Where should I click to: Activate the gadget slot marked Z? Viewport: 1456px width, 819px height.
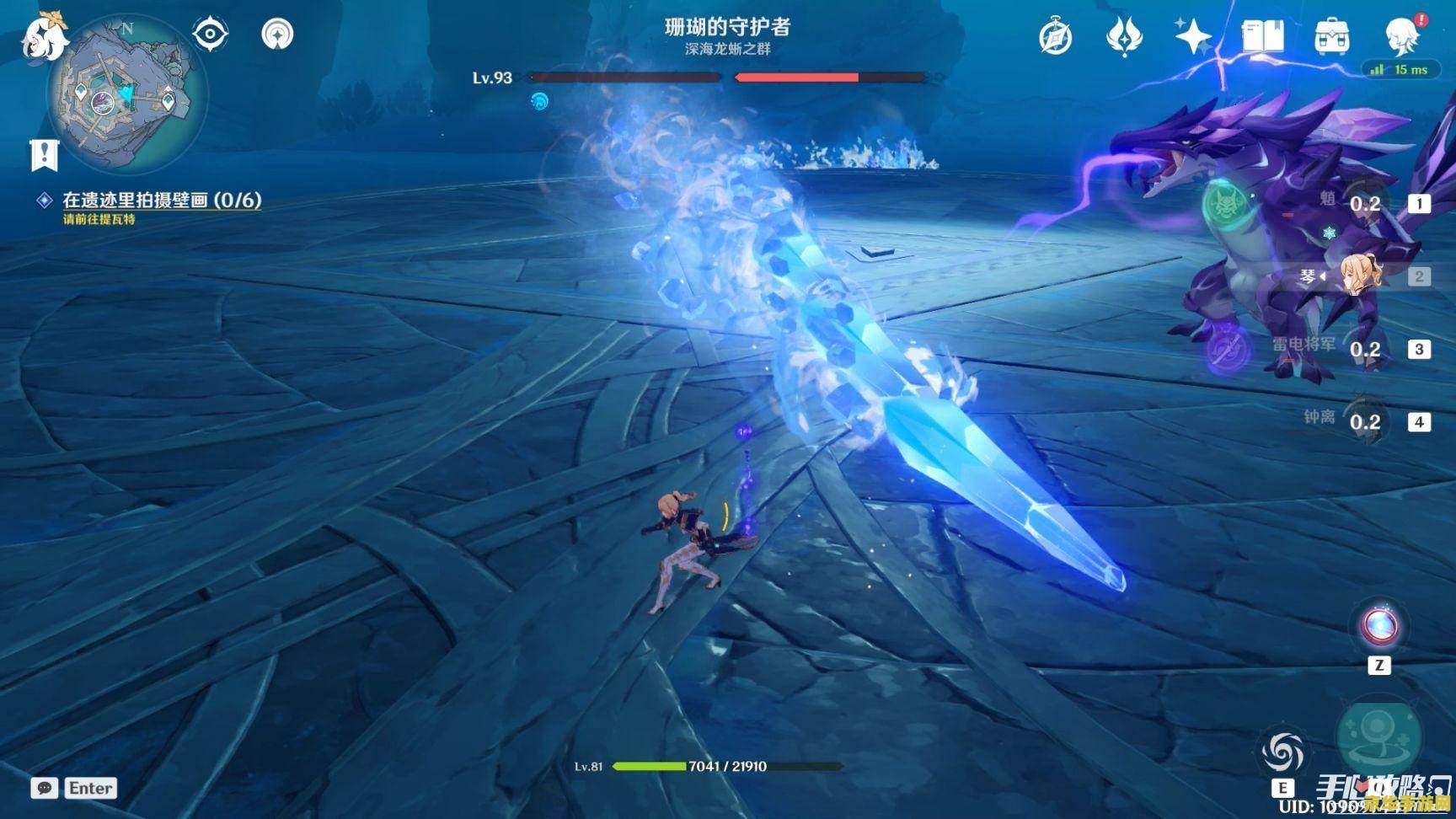[x=1379, y=626]
